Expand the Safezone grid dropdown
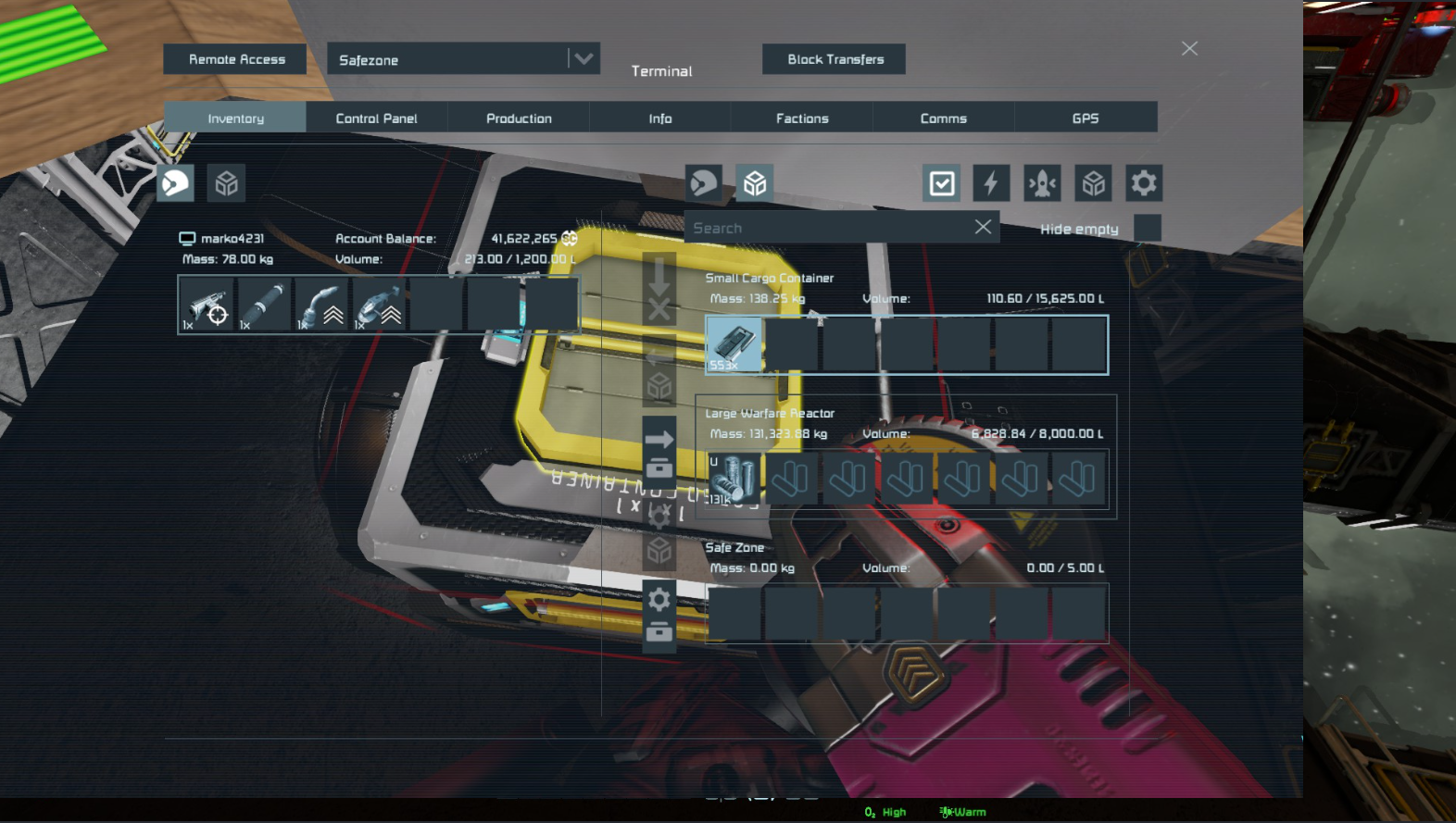This screenshot has height=823, width=1456. [x=583, y=59]
